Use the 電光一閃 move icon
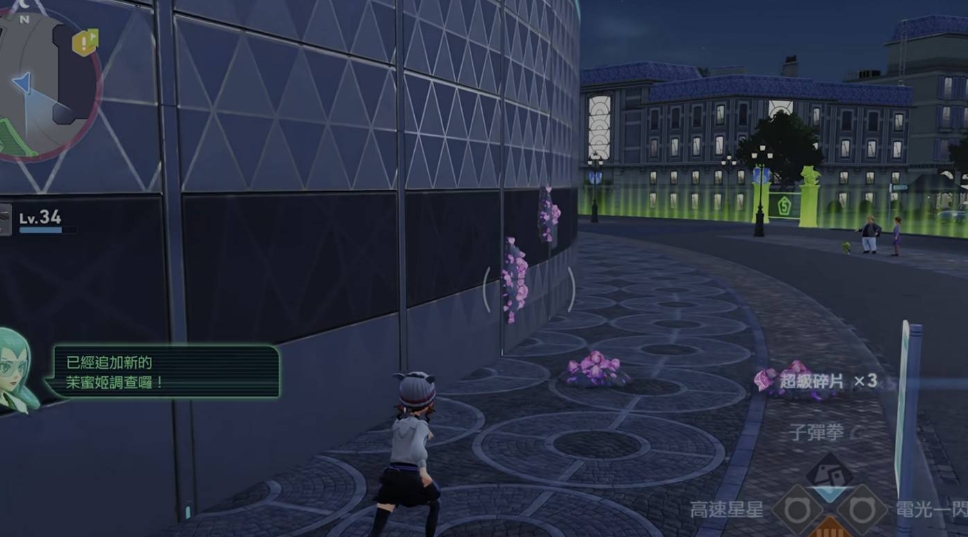Image resolution: width=968 pixels, height=537 pixels. coord(862,510)
